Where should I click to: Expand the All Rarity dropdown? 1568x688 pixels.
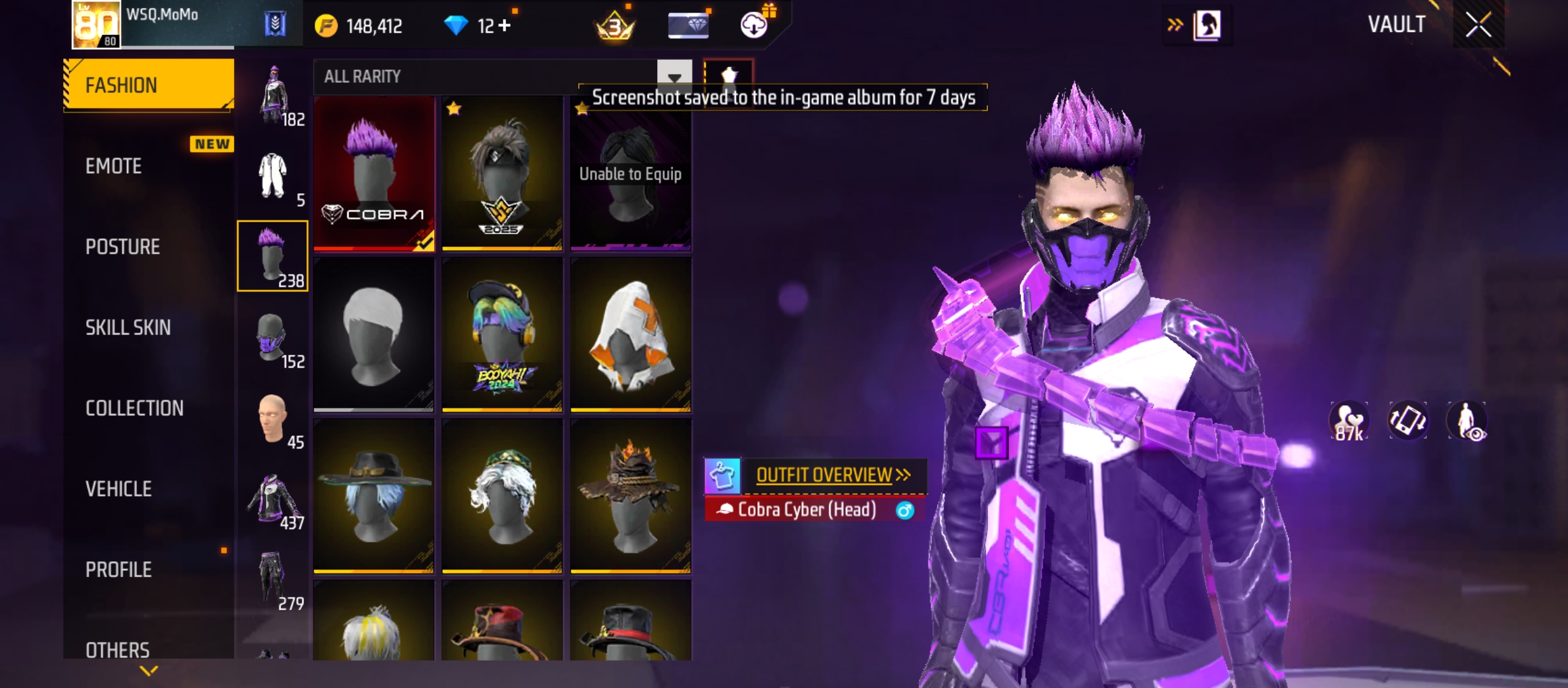coord(674,77)
